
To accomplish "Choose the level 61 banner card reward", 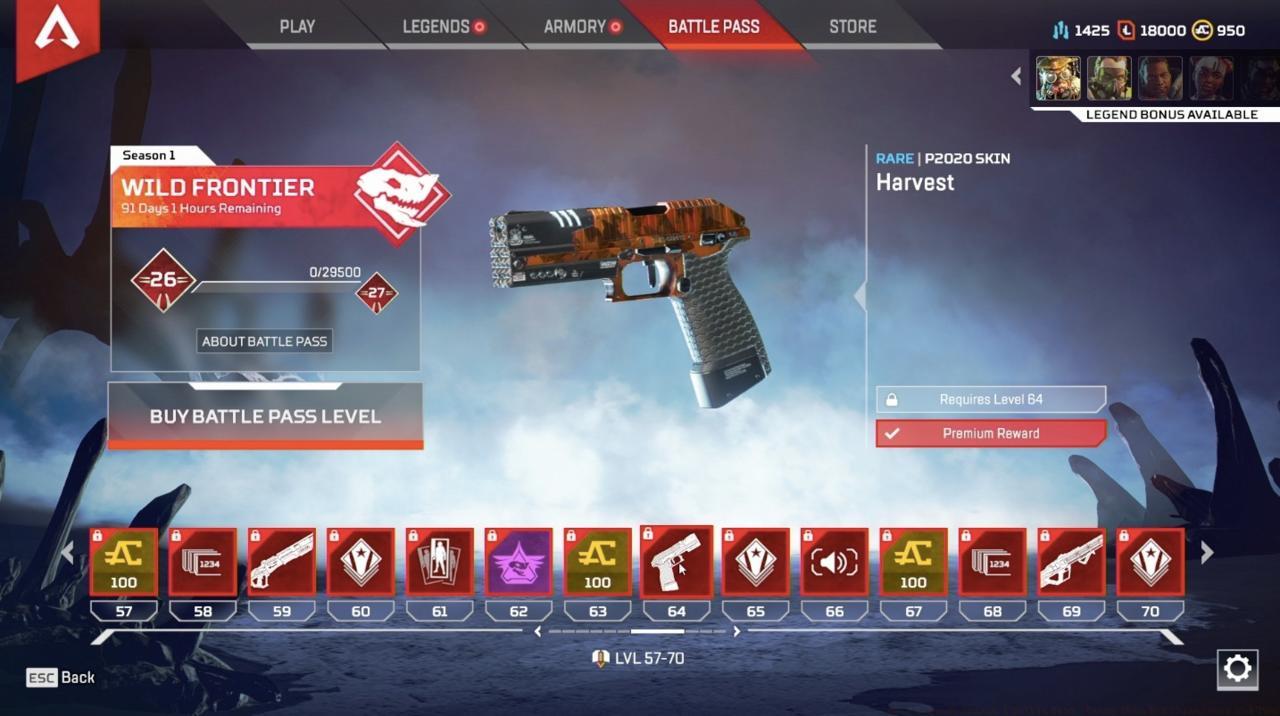I will pyautogui.click(x=440, y=562).
